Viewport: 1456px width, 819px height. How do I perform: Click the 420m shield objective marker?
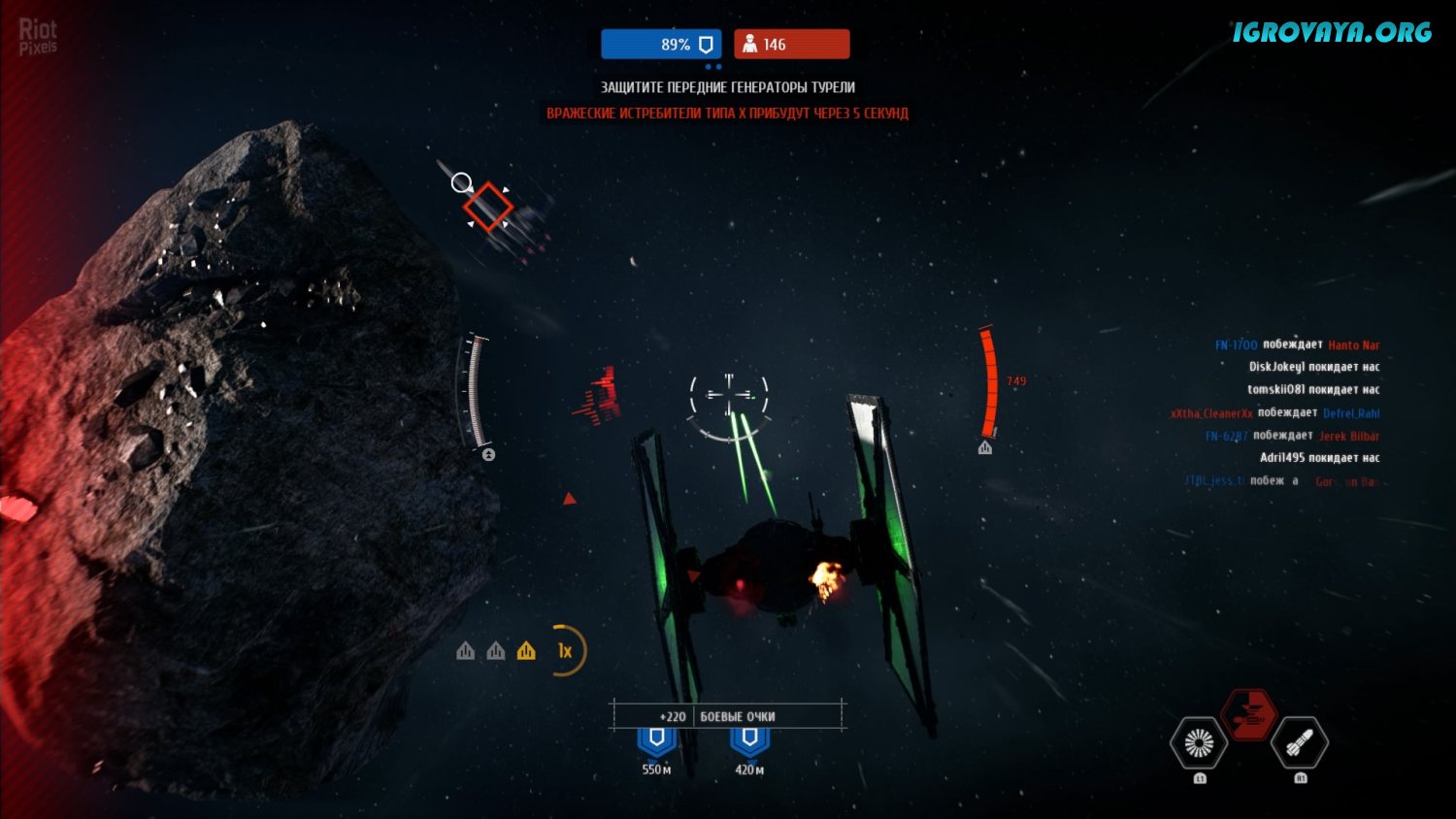[x=749, y=740]
